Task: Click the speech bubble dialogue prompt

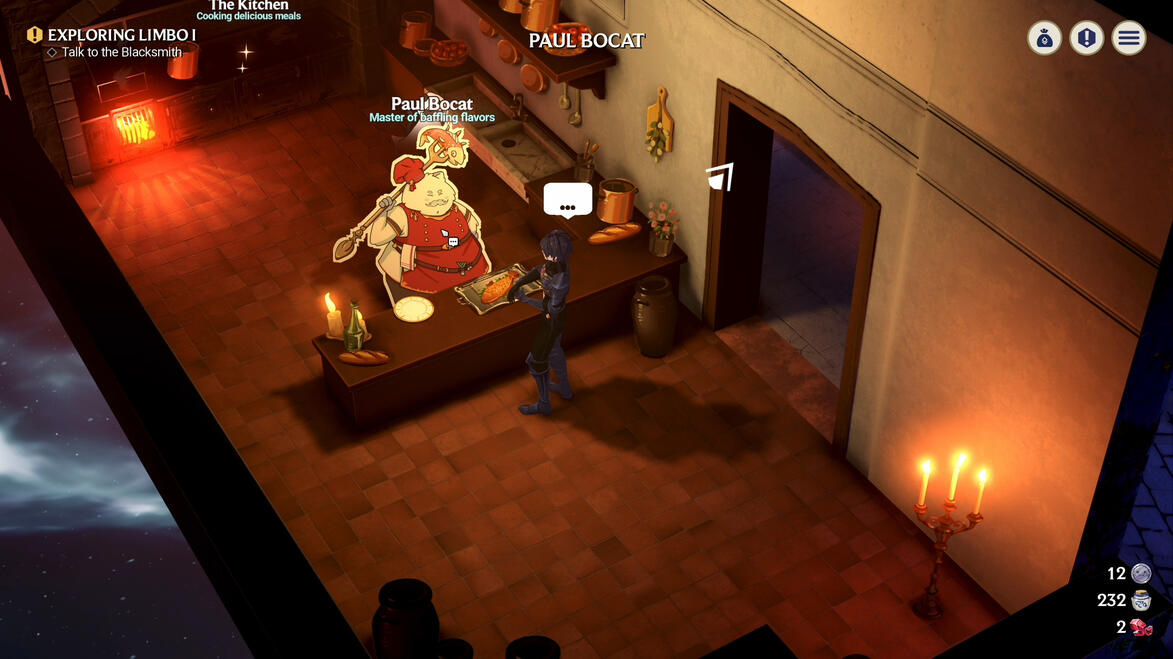Action: [567, 200]
